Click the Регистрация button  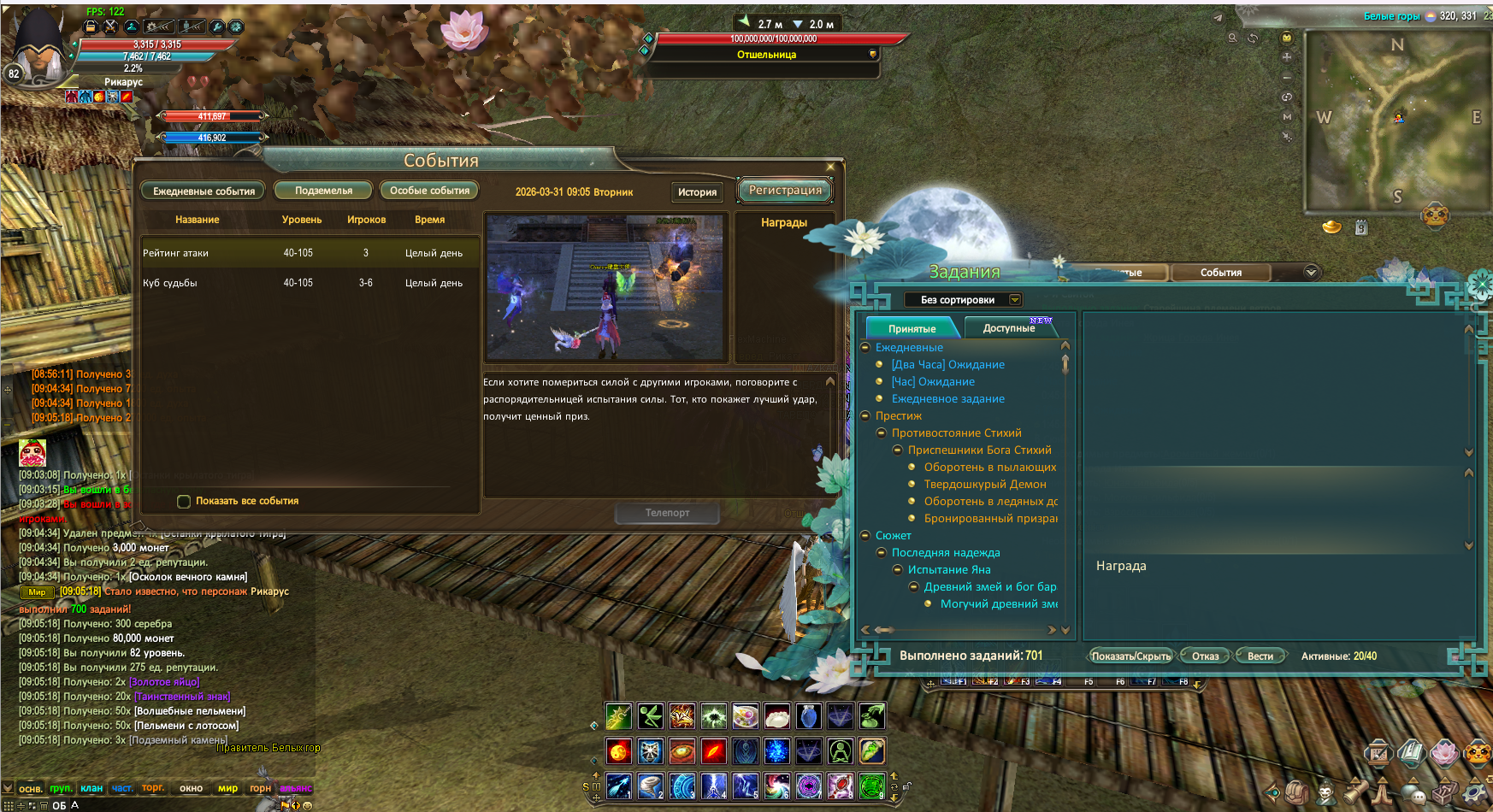point(785,191)
